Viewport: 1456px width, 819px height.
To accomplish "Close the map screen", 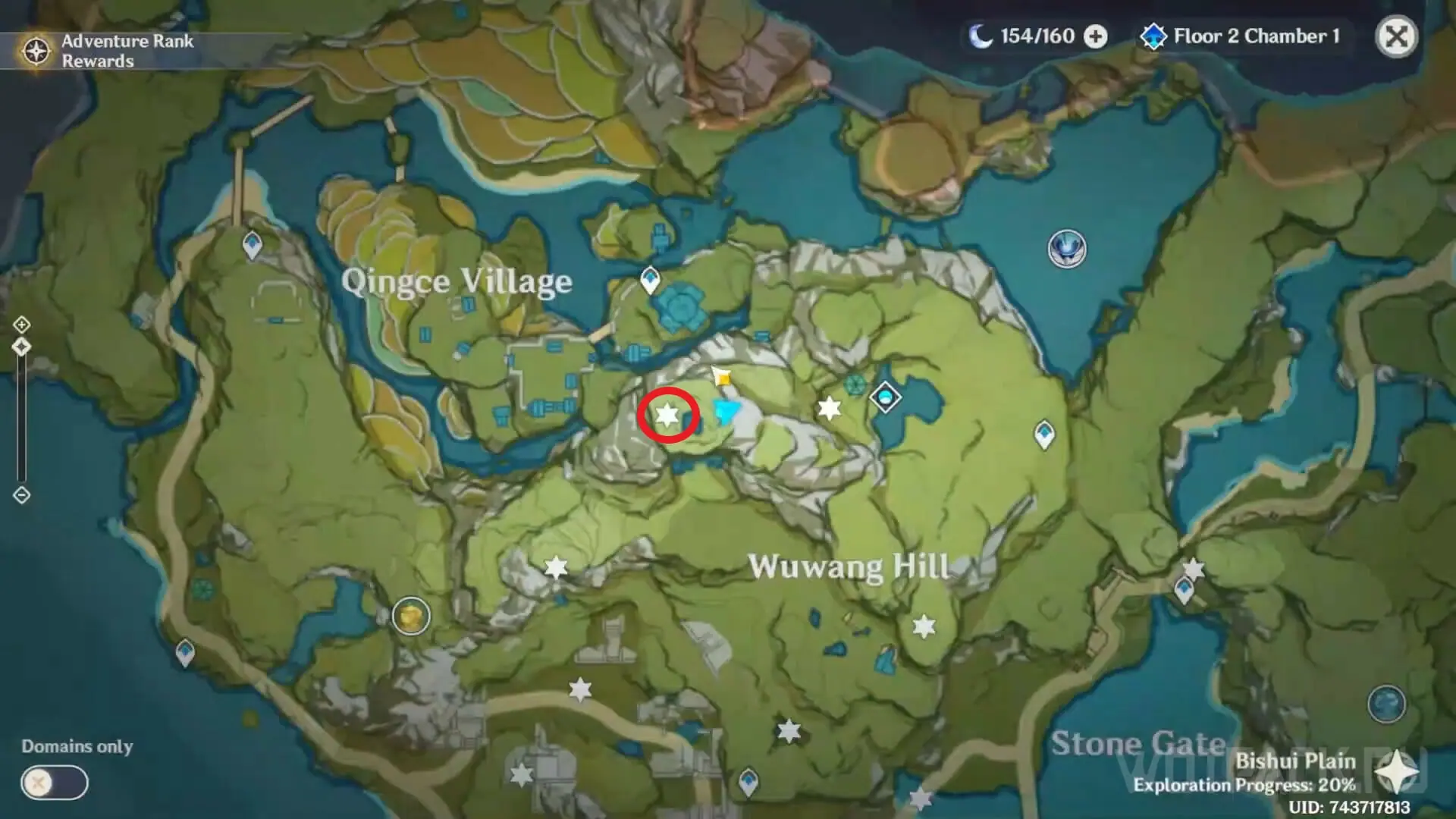I will 1396,36.
